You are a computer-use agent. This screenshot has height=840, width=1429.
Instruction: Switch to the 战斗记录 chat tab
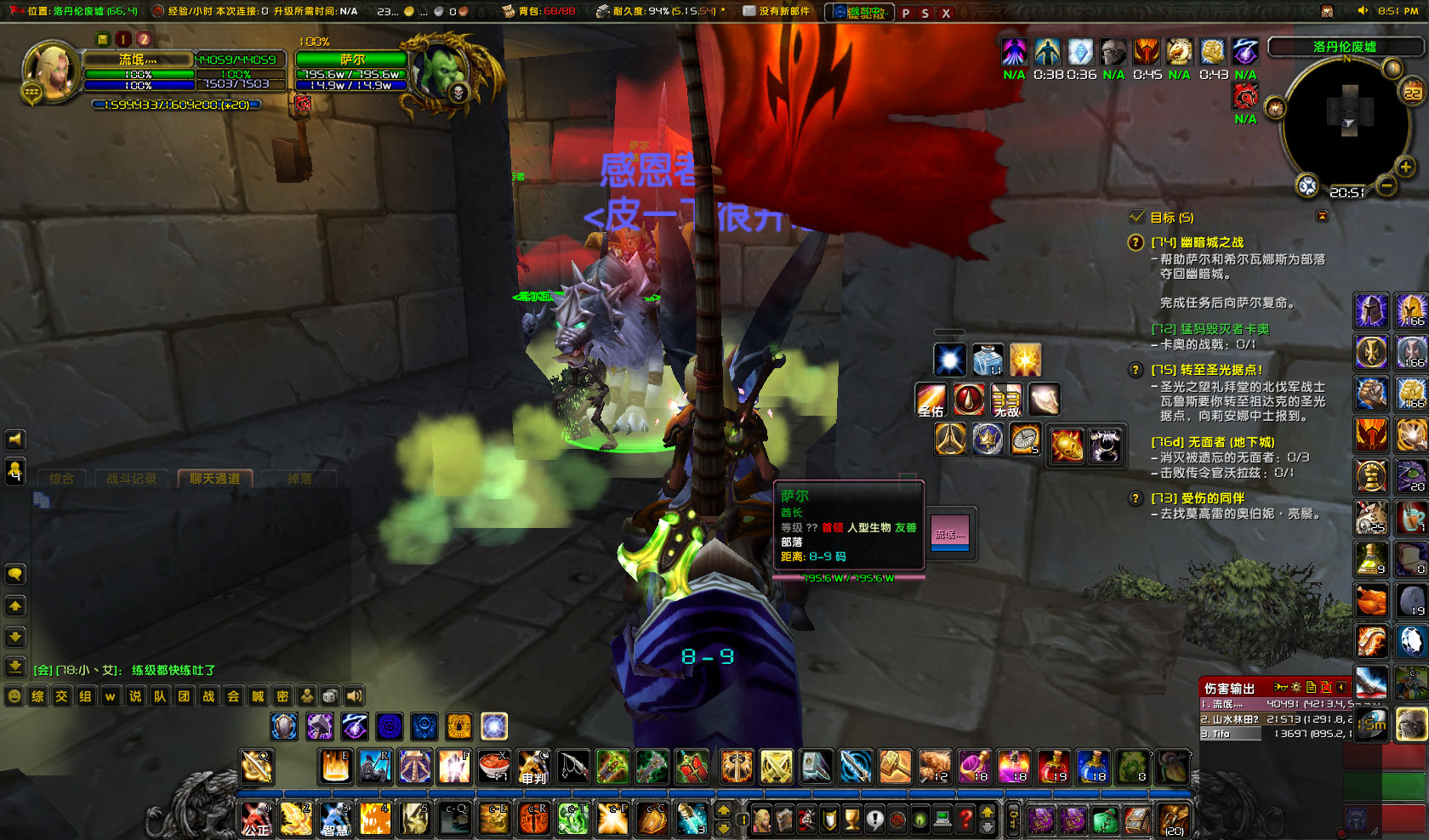point(131,479)
